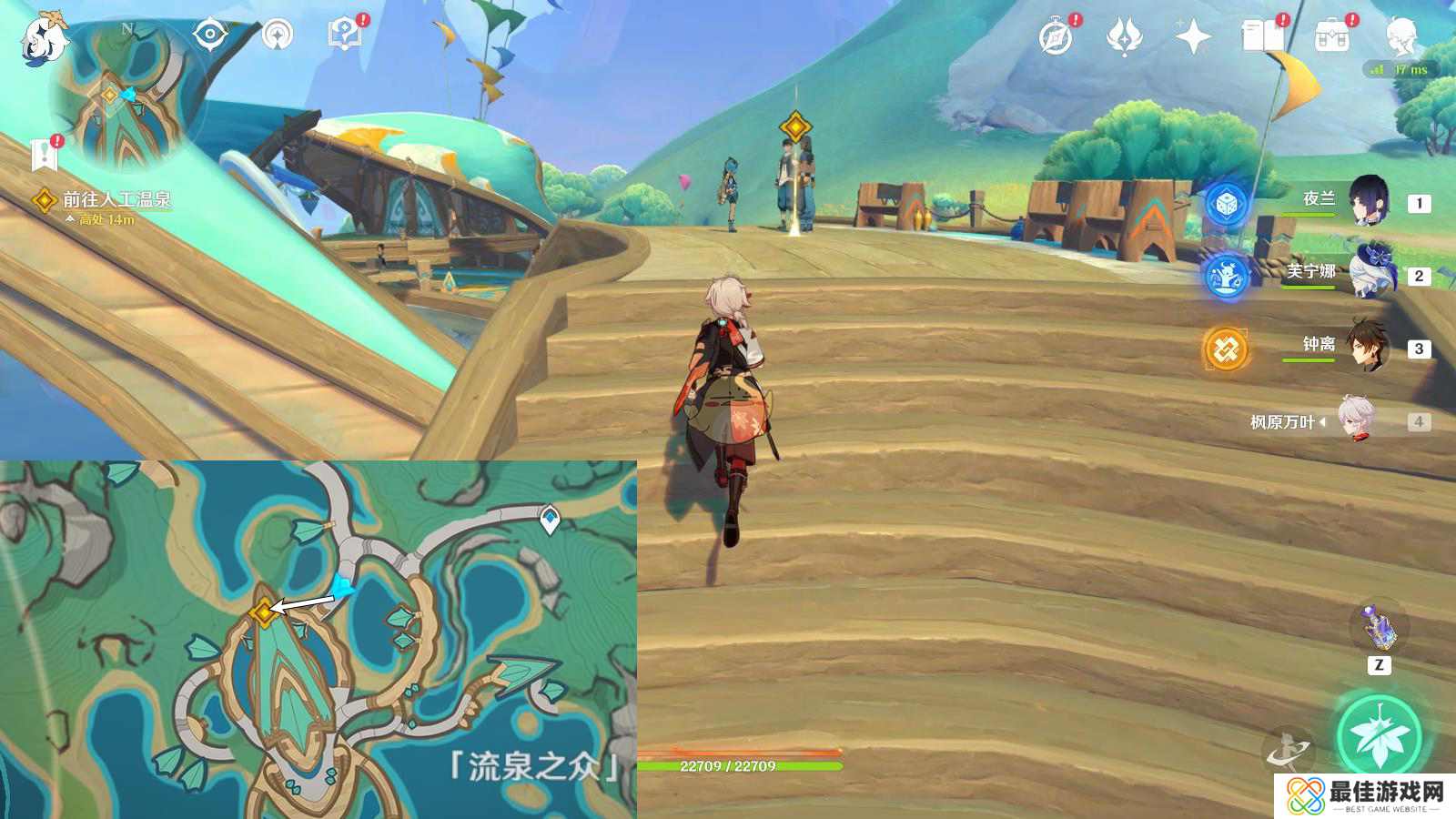
Task: Use the potion bottle gadget
Action: 1379,627
